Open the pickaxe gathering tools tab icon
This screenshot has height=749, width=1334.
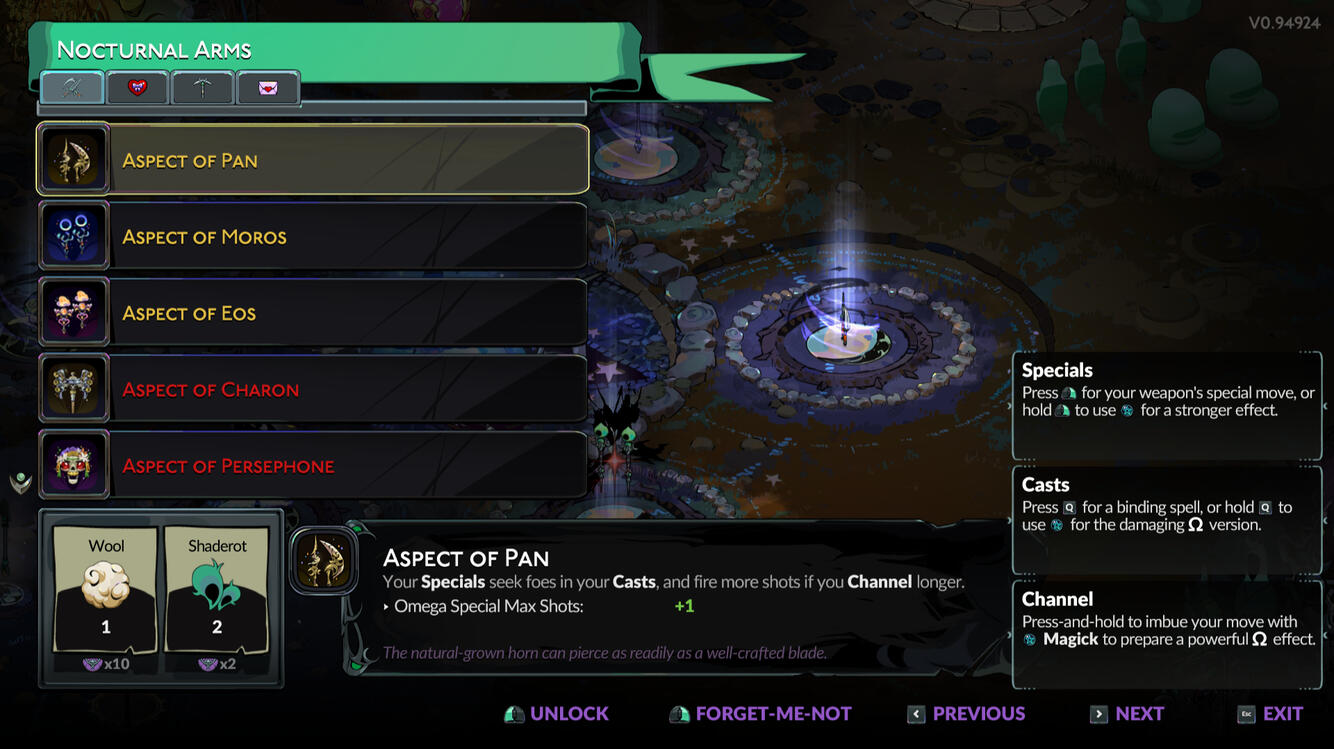[x=202, y=88]
